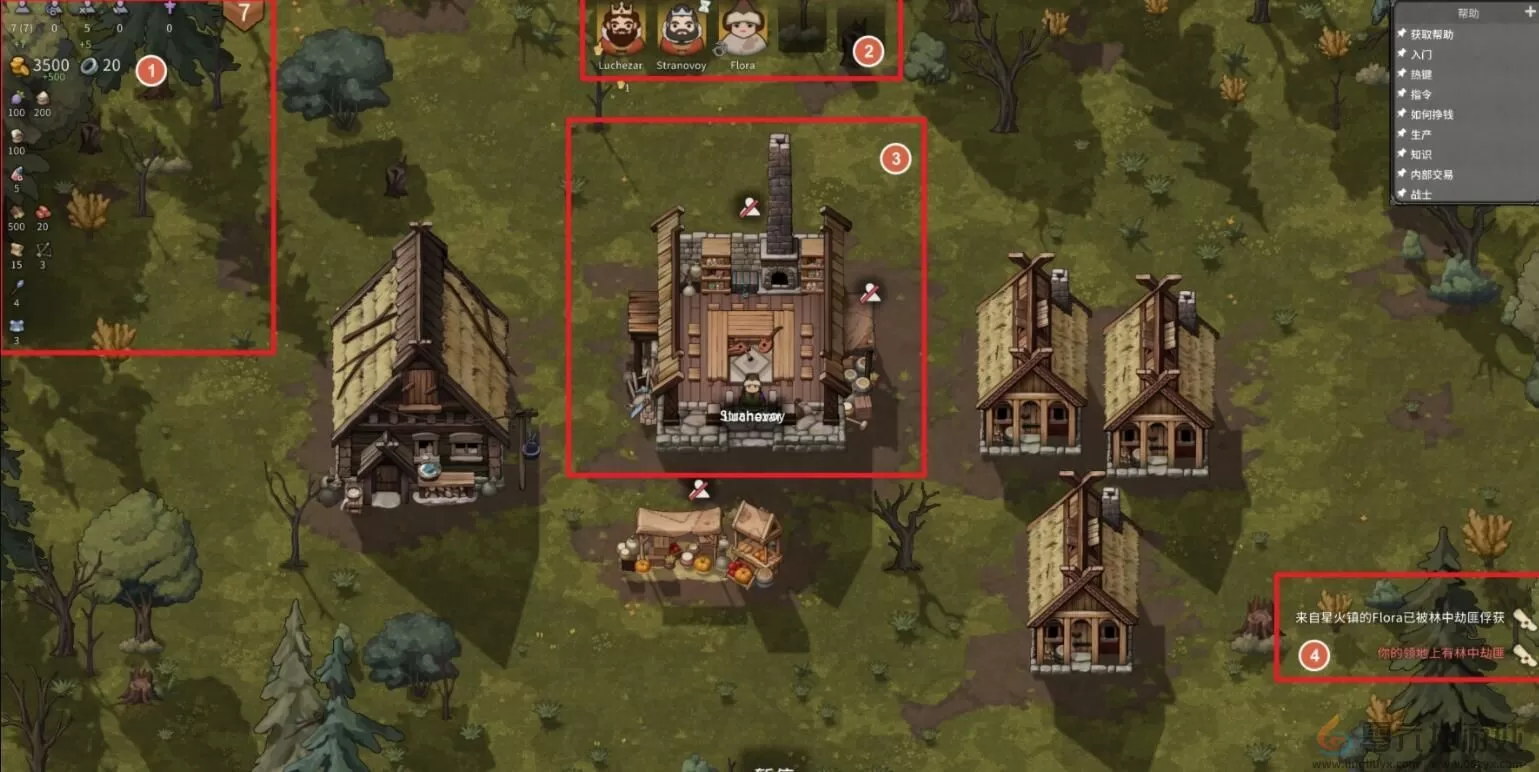Choose the Flora character portrait
Screen dimensions: 1539x772
click(x=742, y=31)
